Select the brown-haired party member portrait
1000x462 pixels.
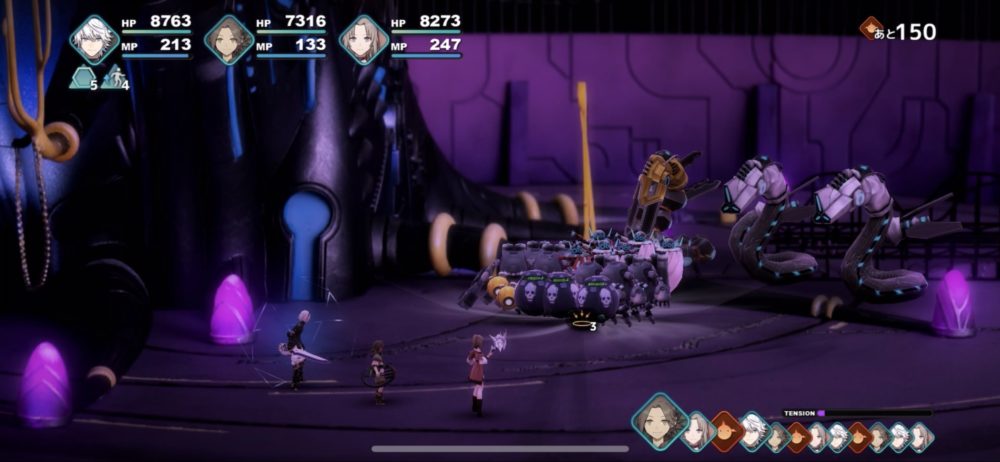229,40
